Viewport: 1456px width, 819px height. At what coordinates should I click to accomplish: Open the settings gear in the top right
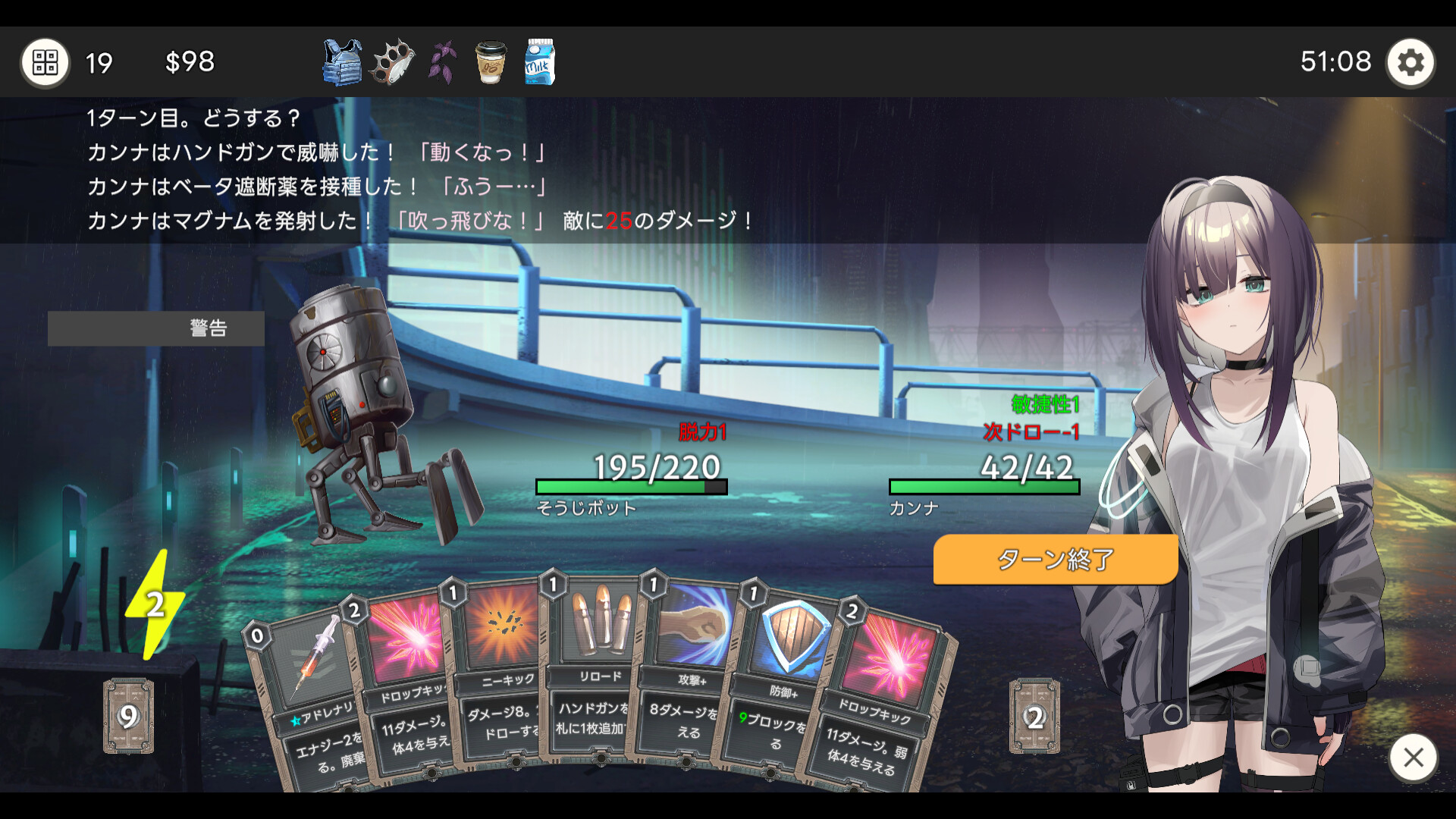[1410, 62]
